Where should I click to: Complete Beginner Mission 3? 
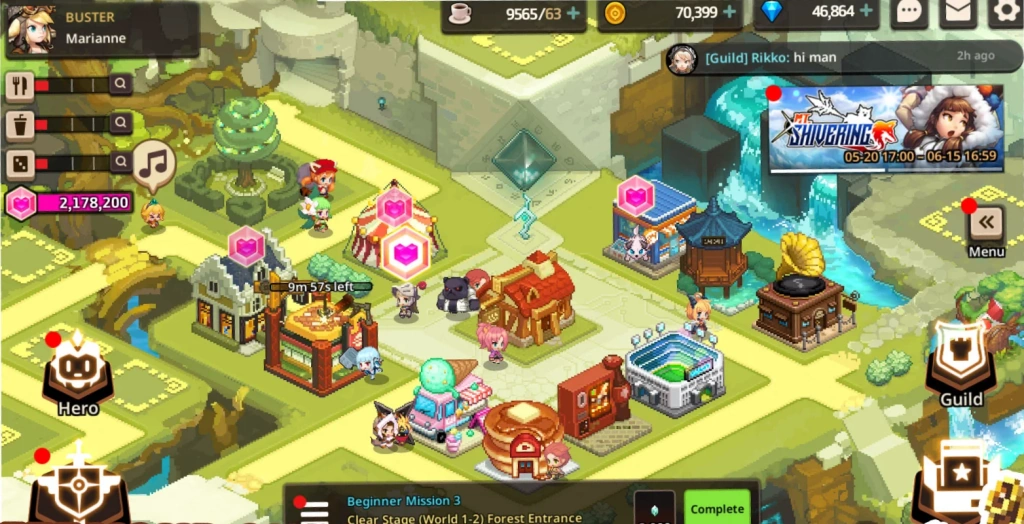(717, 508)
